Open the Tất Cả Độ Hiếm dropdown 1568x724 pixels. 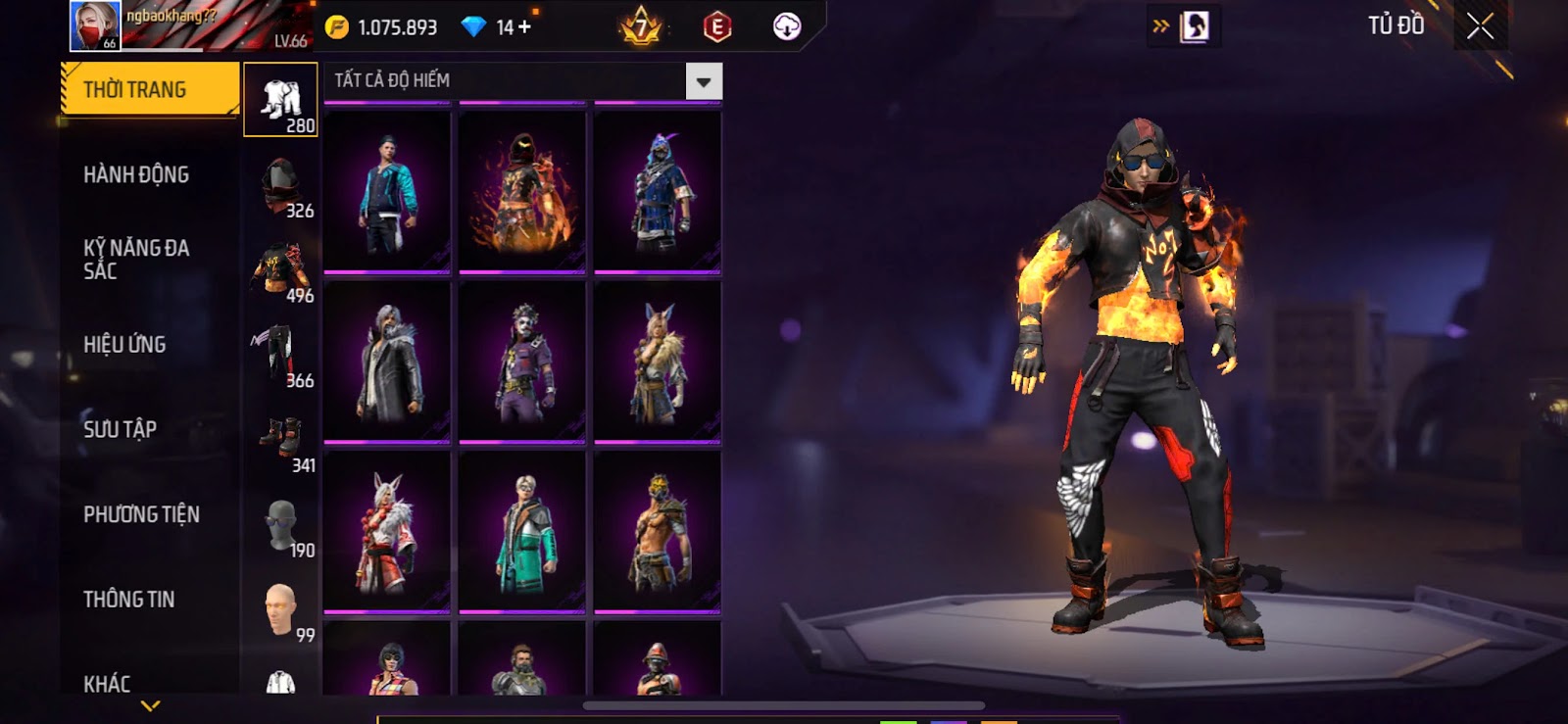point(703,82)
